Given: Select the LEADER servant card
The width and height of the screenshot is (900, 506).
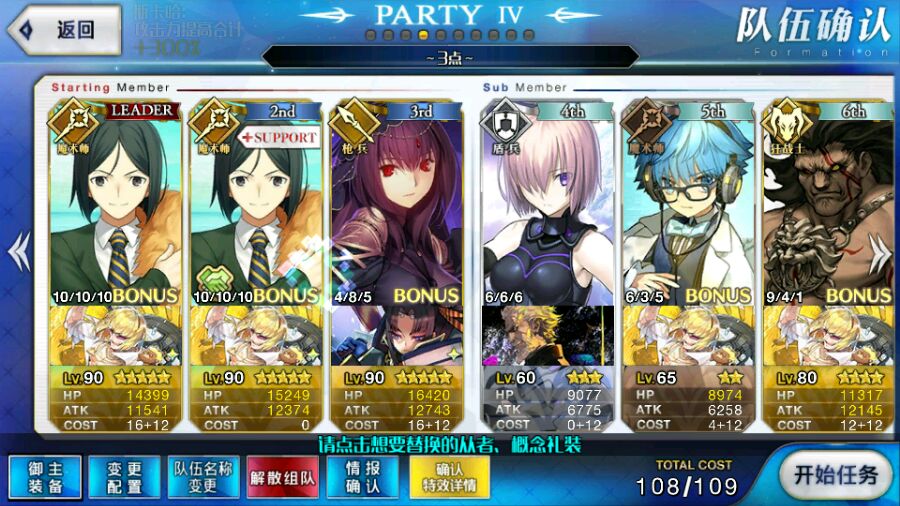Looking at the screenshot, I should (114, 200).
